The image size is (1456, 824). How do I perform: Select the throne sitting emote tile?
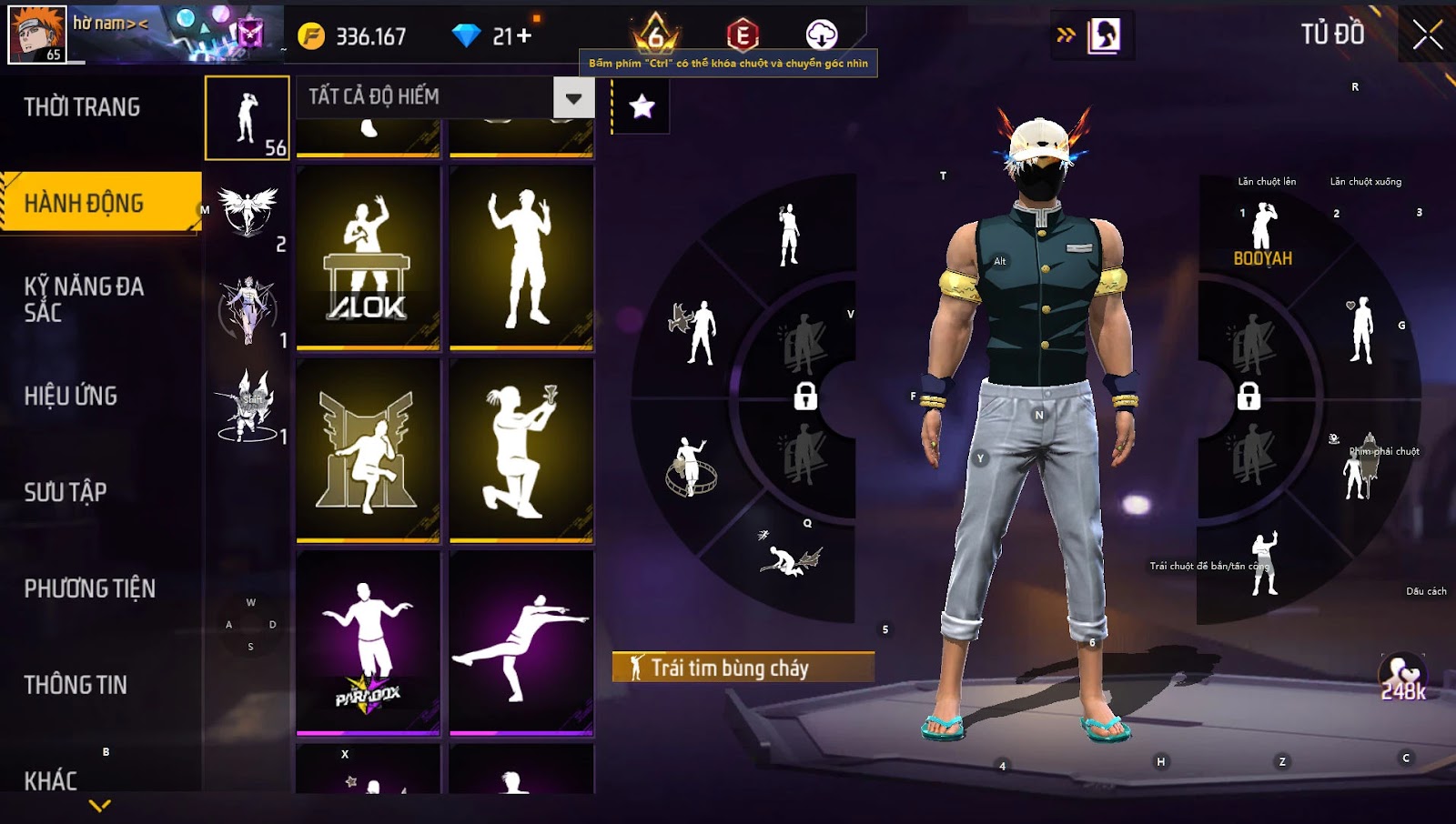368,449
